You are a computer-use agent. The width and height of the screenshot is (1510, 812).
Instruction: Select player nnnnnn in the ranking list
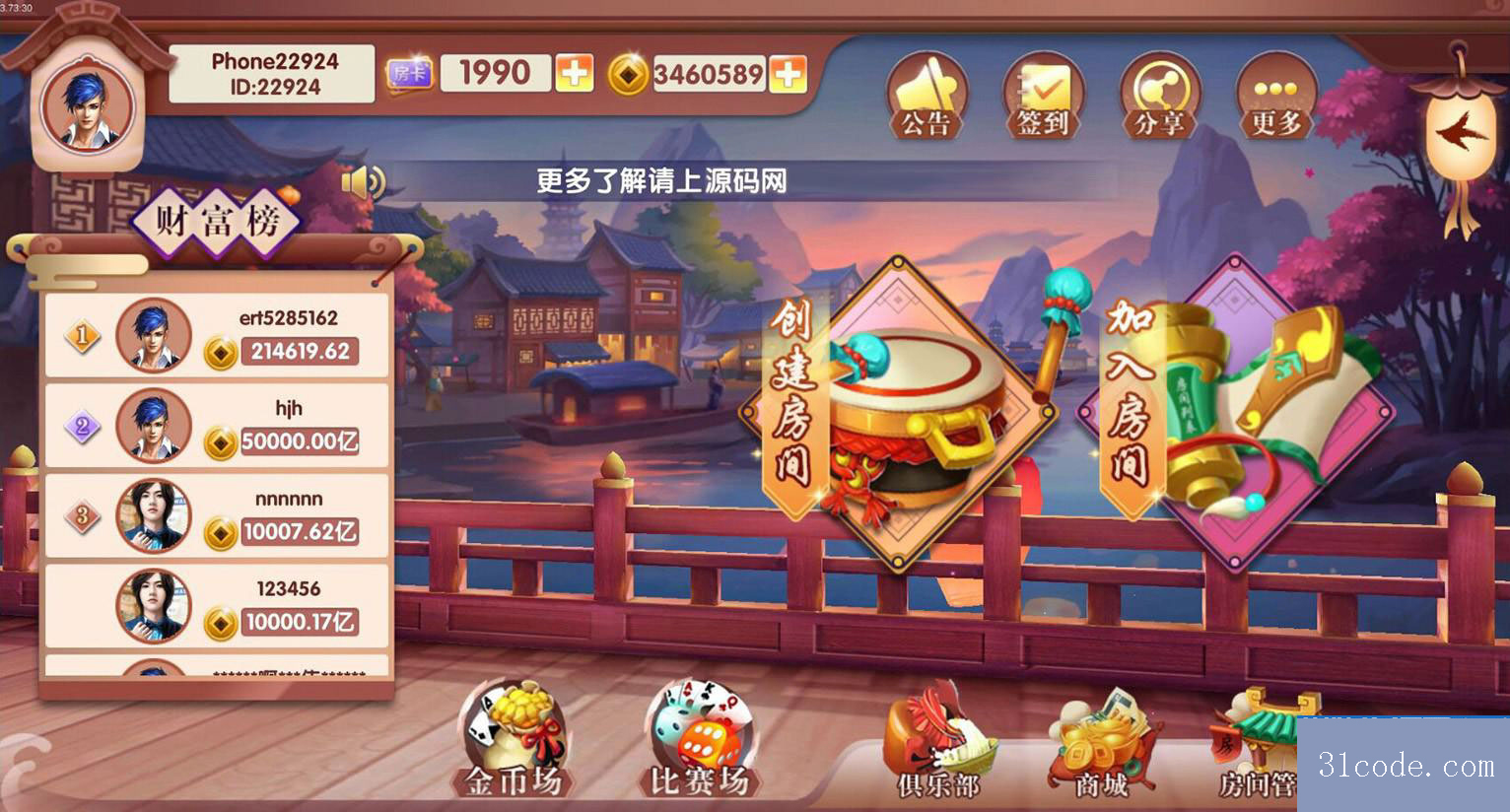pyautogui.click(x=217, y=516)
